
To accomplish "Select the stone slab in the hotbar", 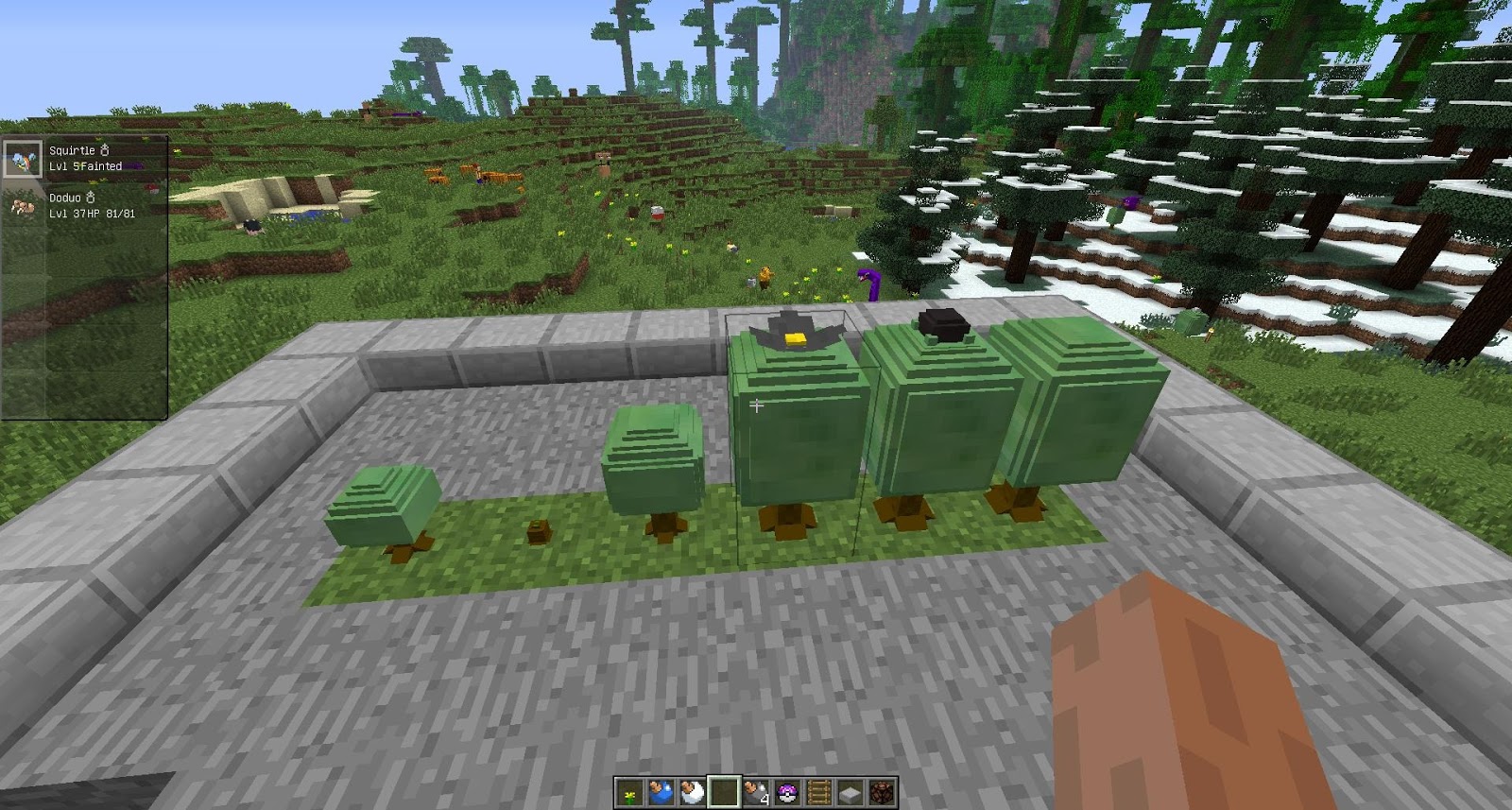I will (848, 792).
